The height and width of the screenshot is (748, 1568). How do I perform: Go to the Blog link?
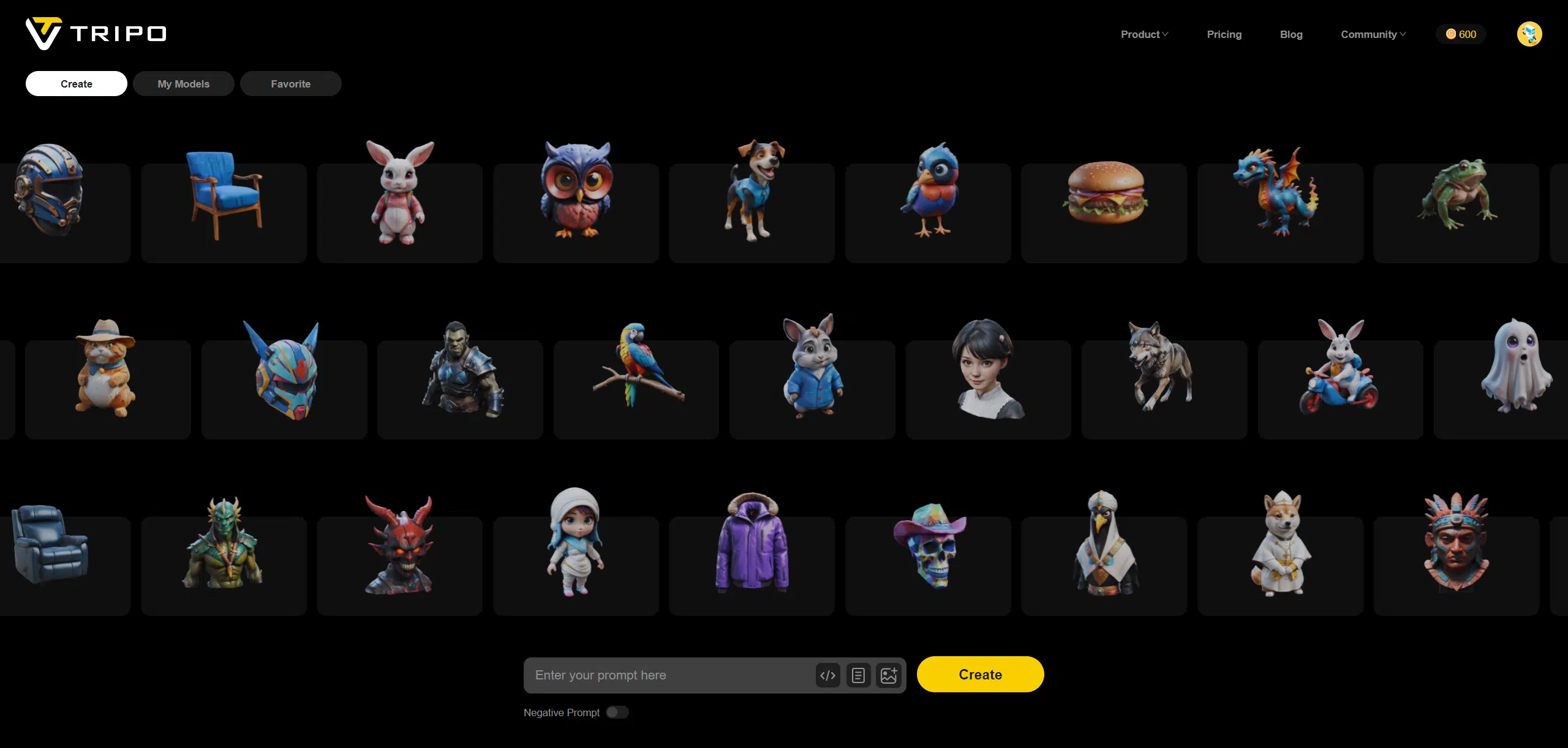1291,34
